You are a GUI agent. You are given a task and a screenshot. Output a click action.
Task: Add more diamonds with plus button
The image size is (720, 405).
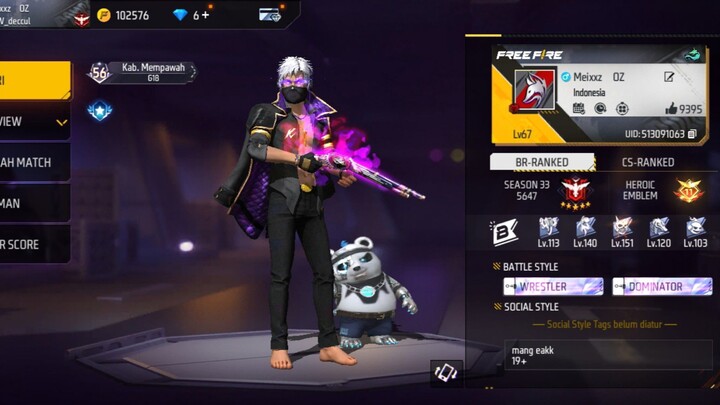tap(206, 15)
